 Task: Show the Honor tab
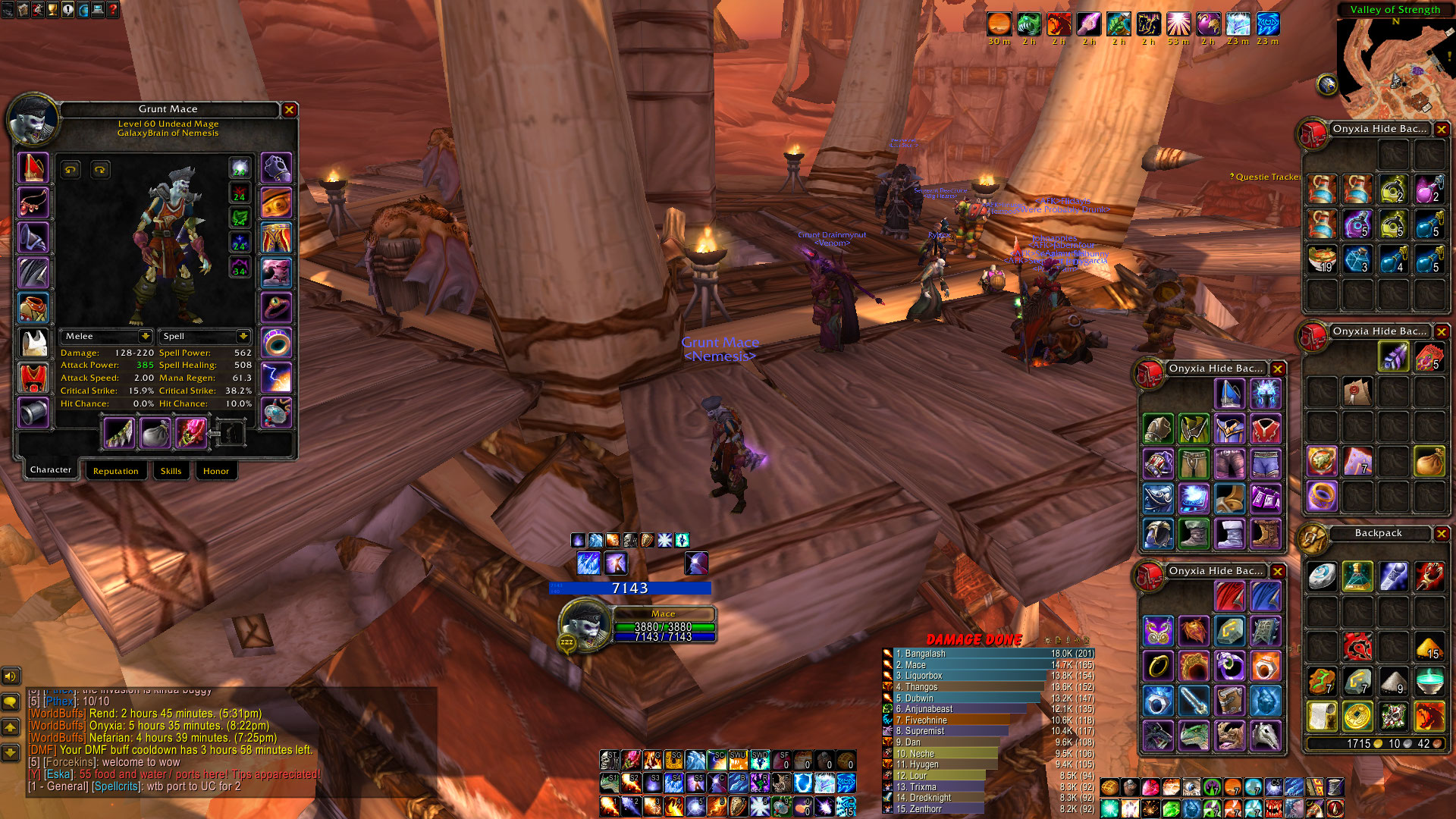point(215,471)
